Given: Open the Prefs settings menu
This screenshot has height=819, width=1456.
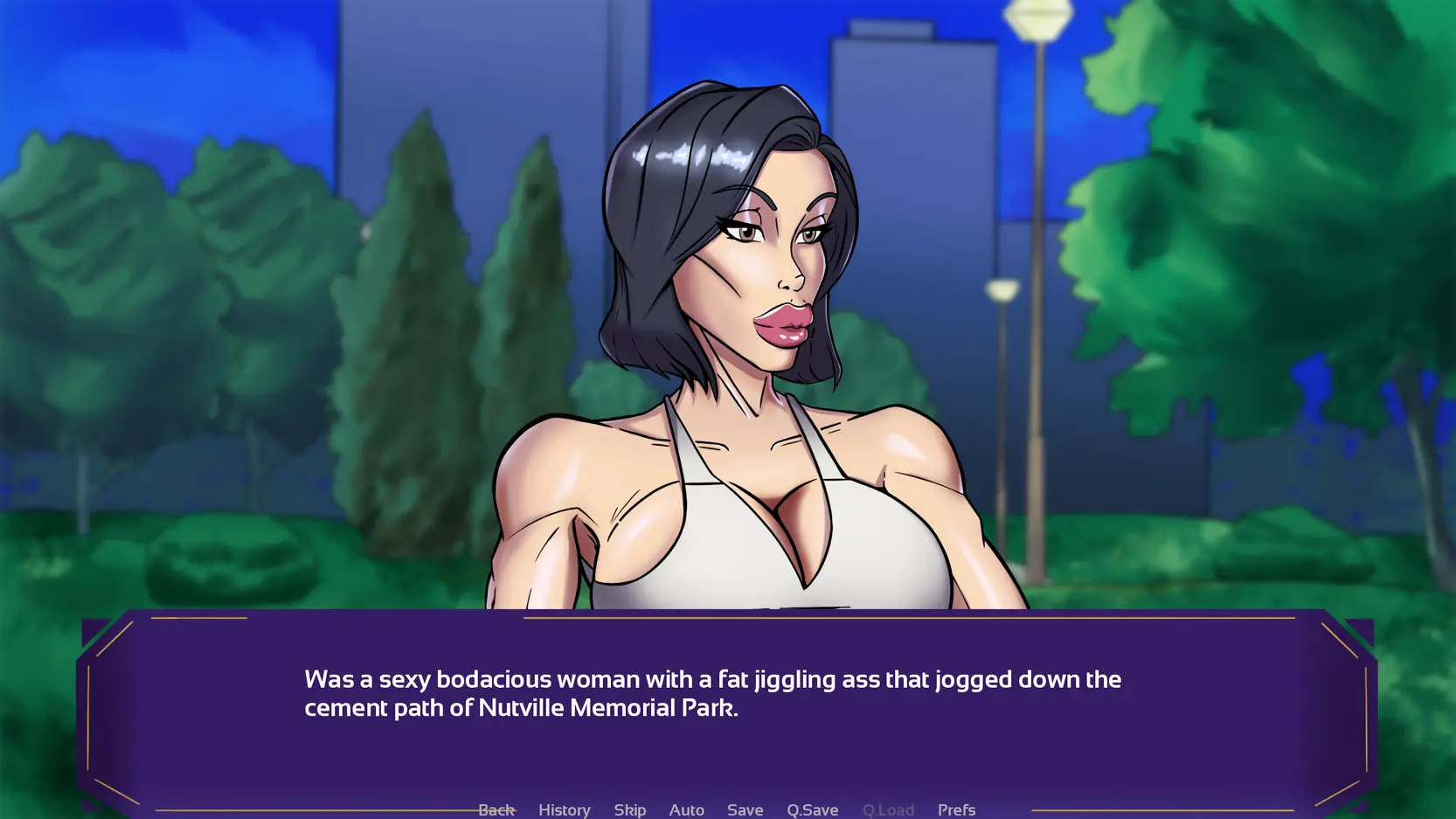Looking at the screenshot, I should (x=956, y=809).
